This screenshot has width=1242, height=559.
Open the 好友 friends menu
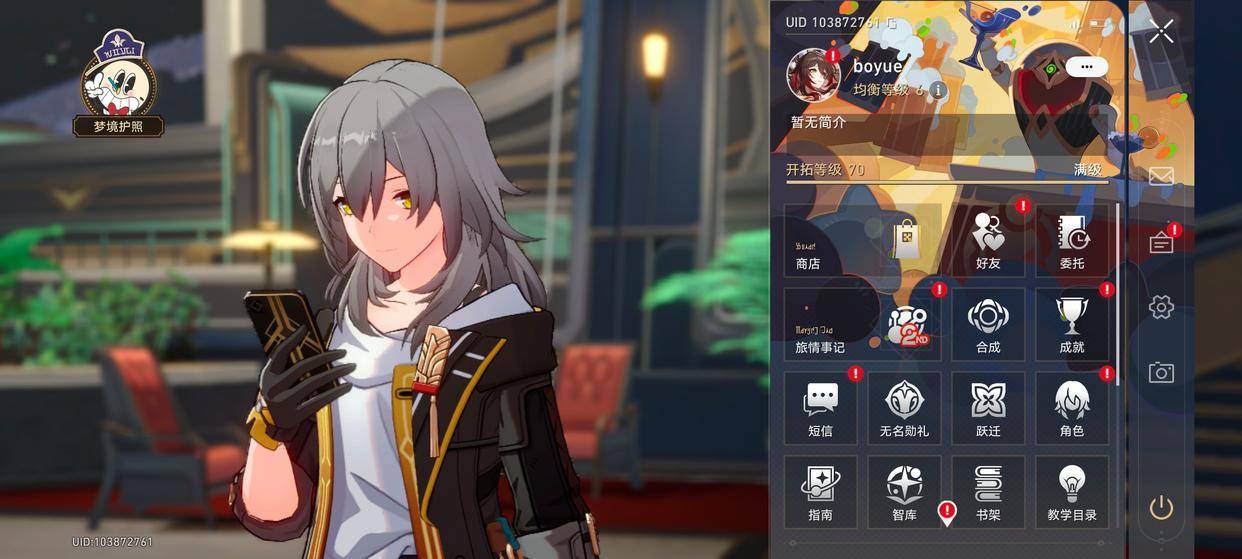[988, 241]
